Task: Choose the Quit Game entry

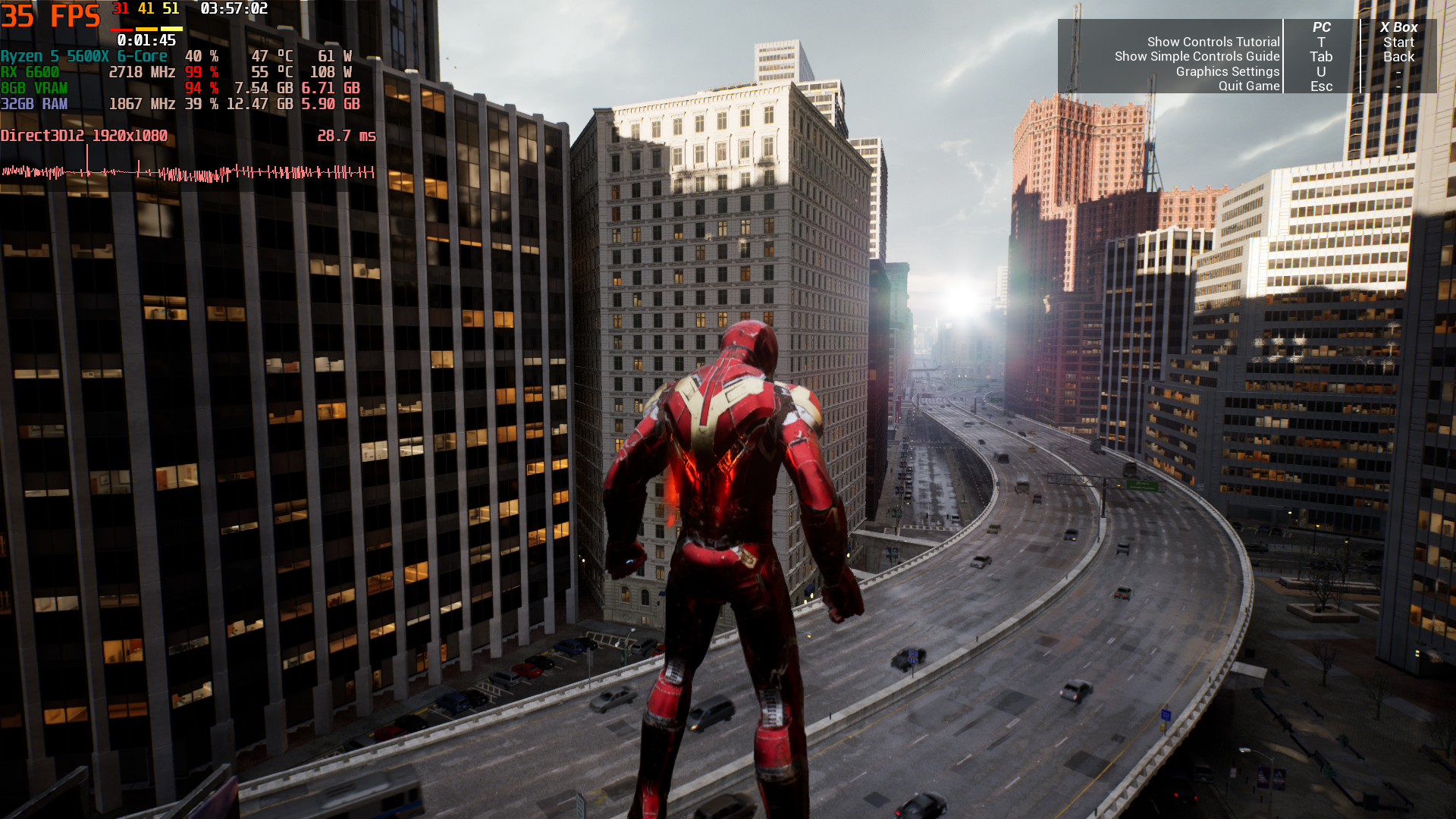Action: [1248, 86]
